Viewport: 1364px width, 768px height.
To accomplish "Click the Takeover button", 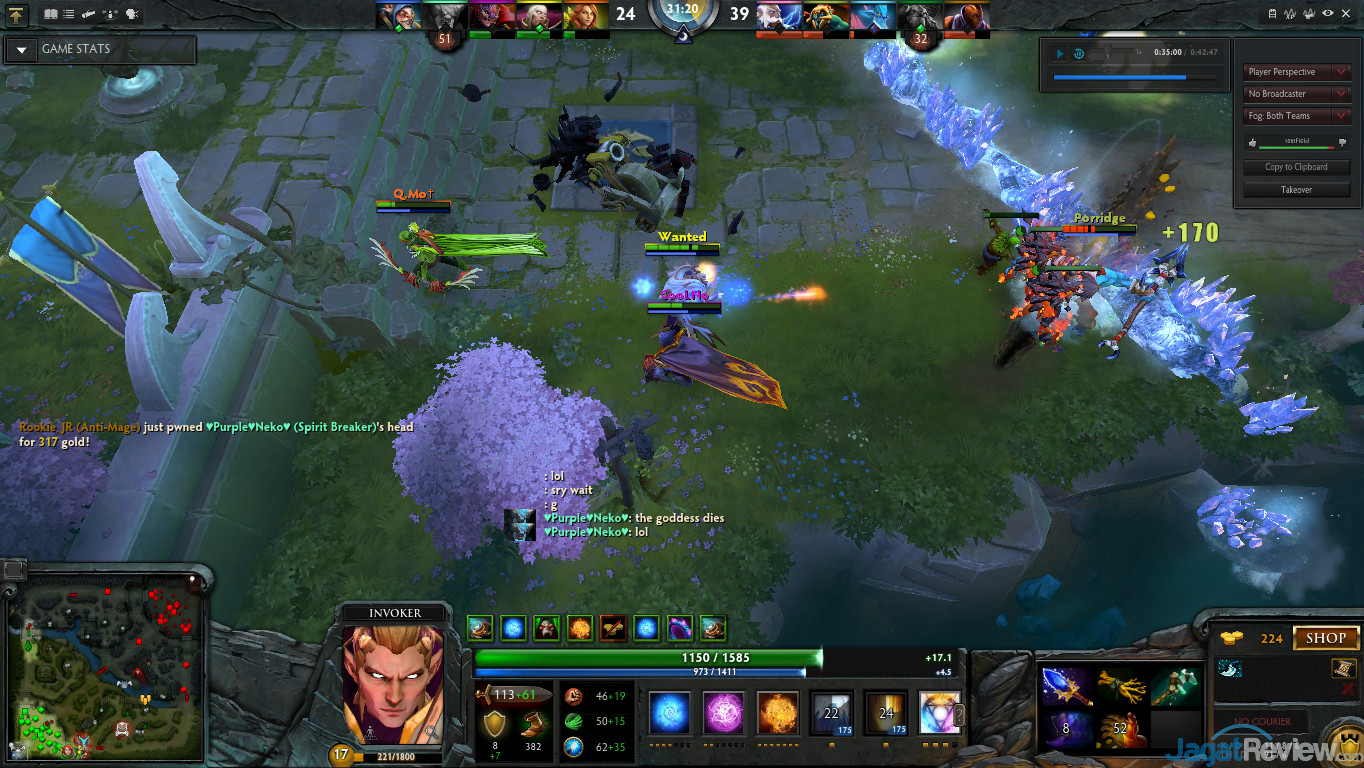I will point(1296,189).
